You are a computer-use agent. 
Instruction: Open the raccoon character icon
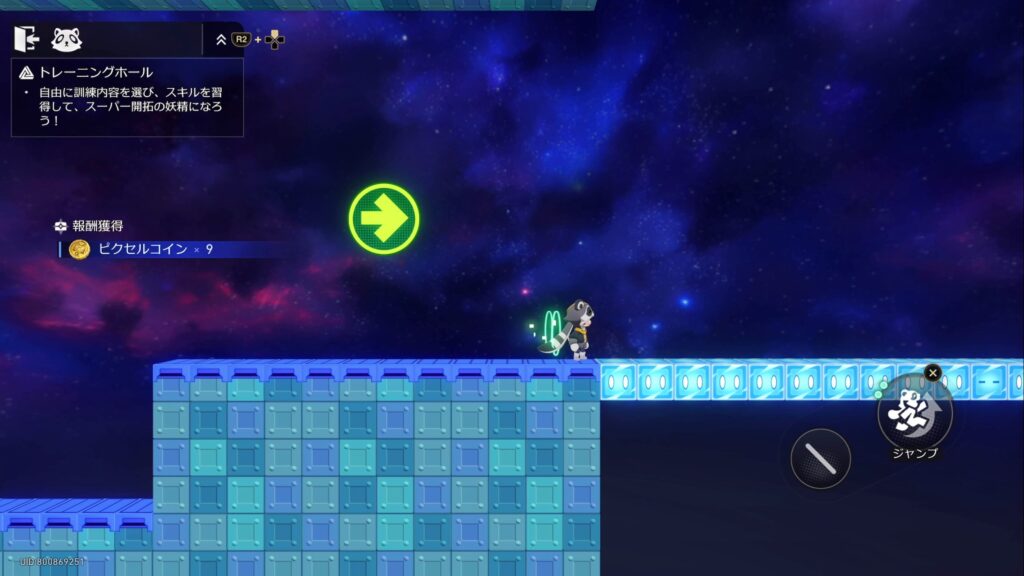[67, 39]
